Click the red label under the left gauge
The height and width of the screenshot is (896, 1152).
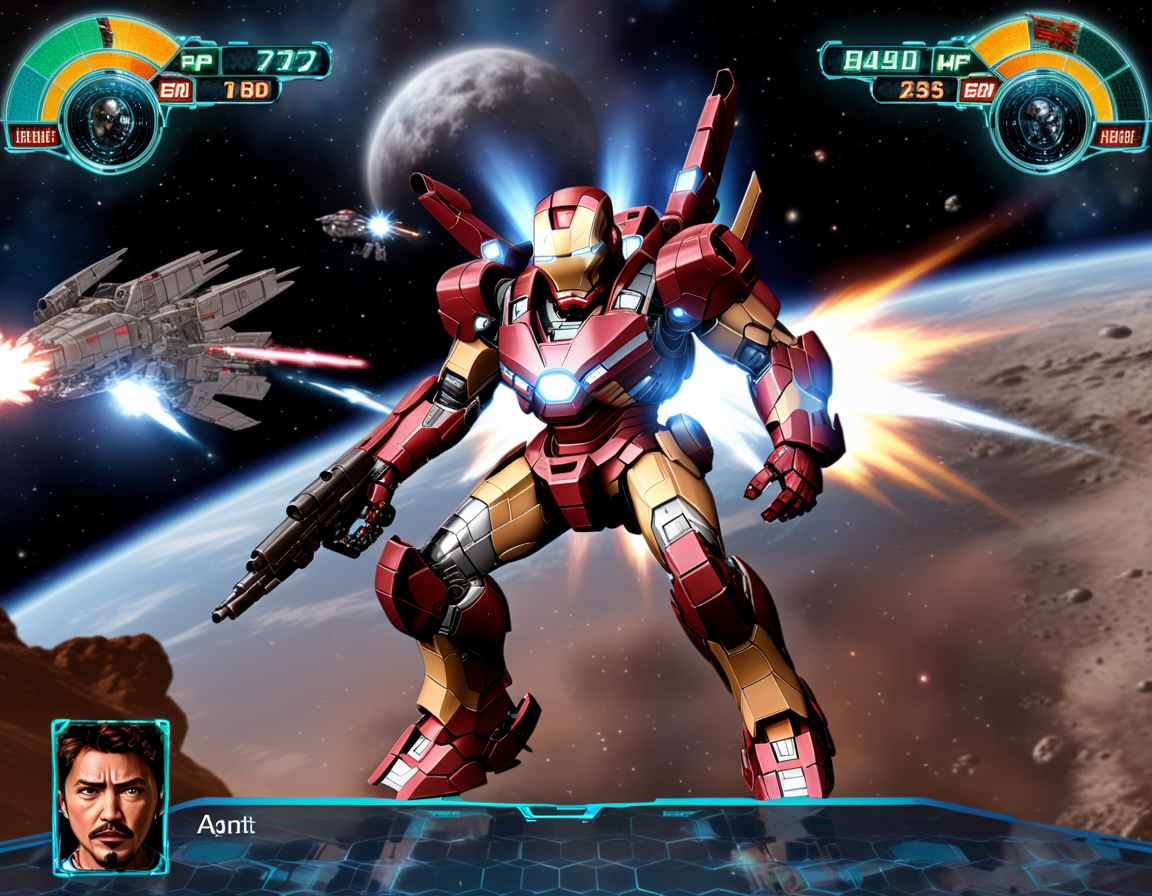(x=32, y=137)
